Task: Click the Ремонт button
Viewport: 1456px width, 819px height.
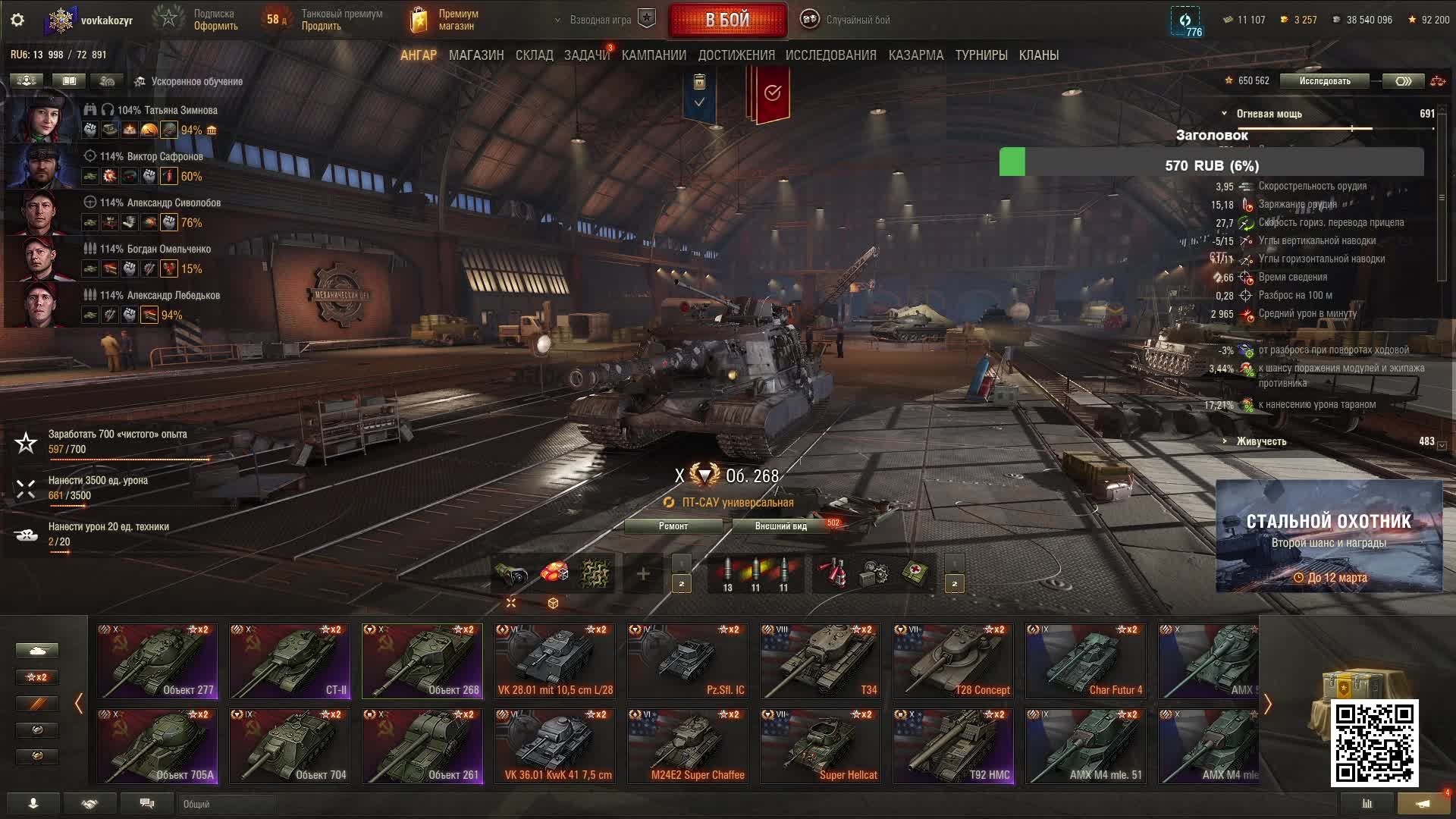Action: (673, 526)
